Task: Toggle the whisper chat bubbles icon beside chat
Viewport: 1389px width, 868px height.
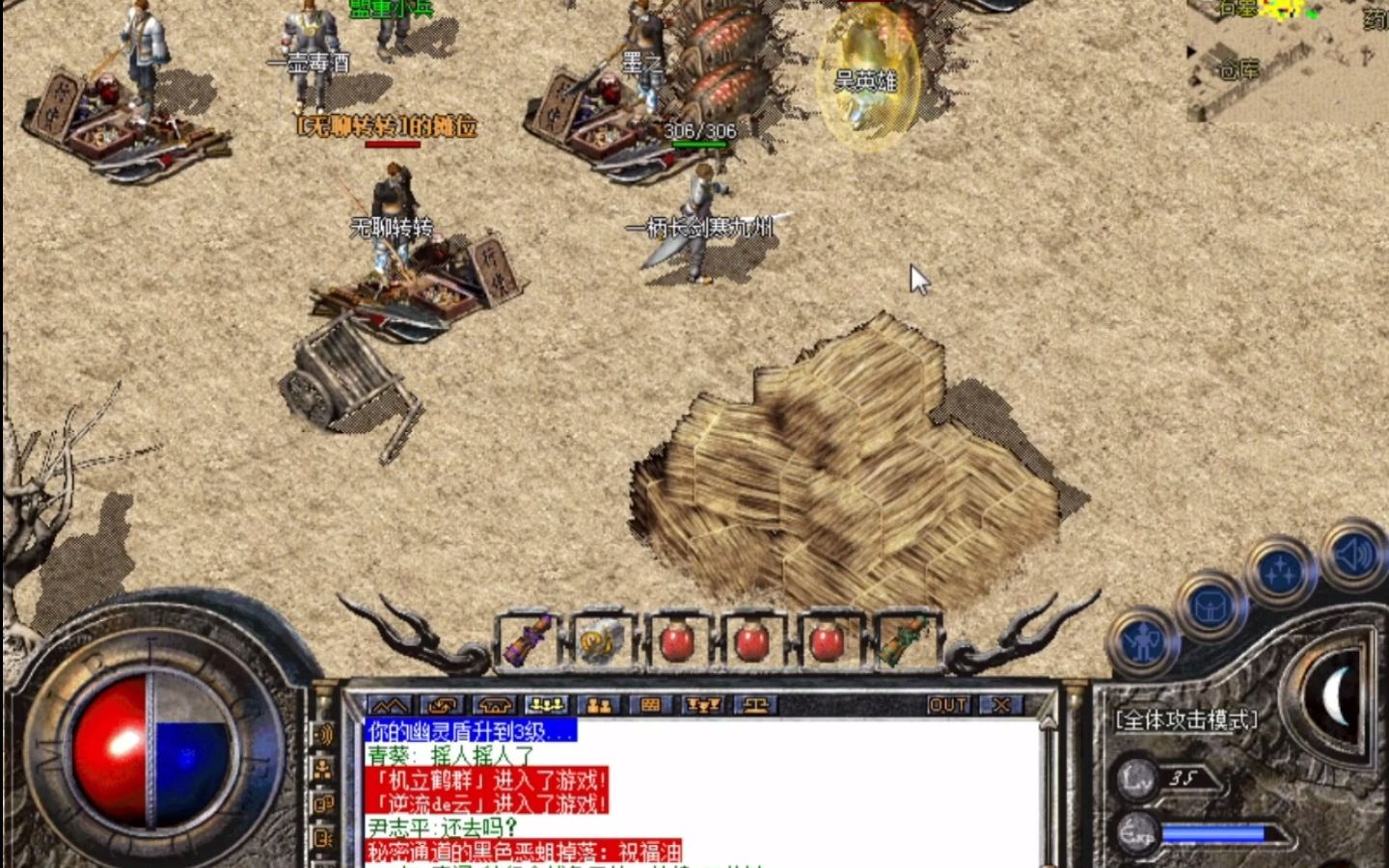Action: pyautogui.click(x=323, y=803)
